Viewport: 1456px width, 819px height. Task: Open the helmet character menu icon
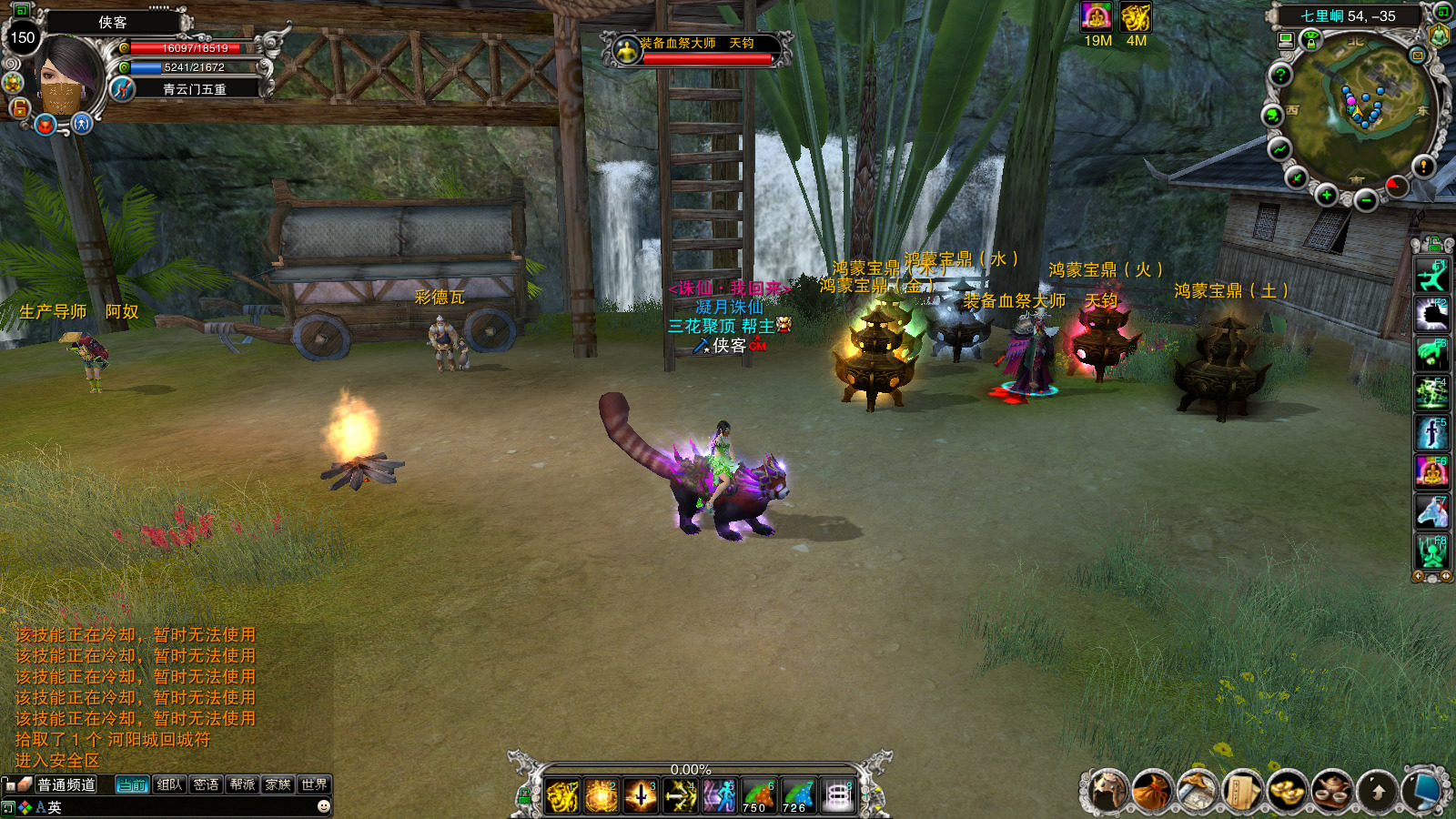(1108, 791)
